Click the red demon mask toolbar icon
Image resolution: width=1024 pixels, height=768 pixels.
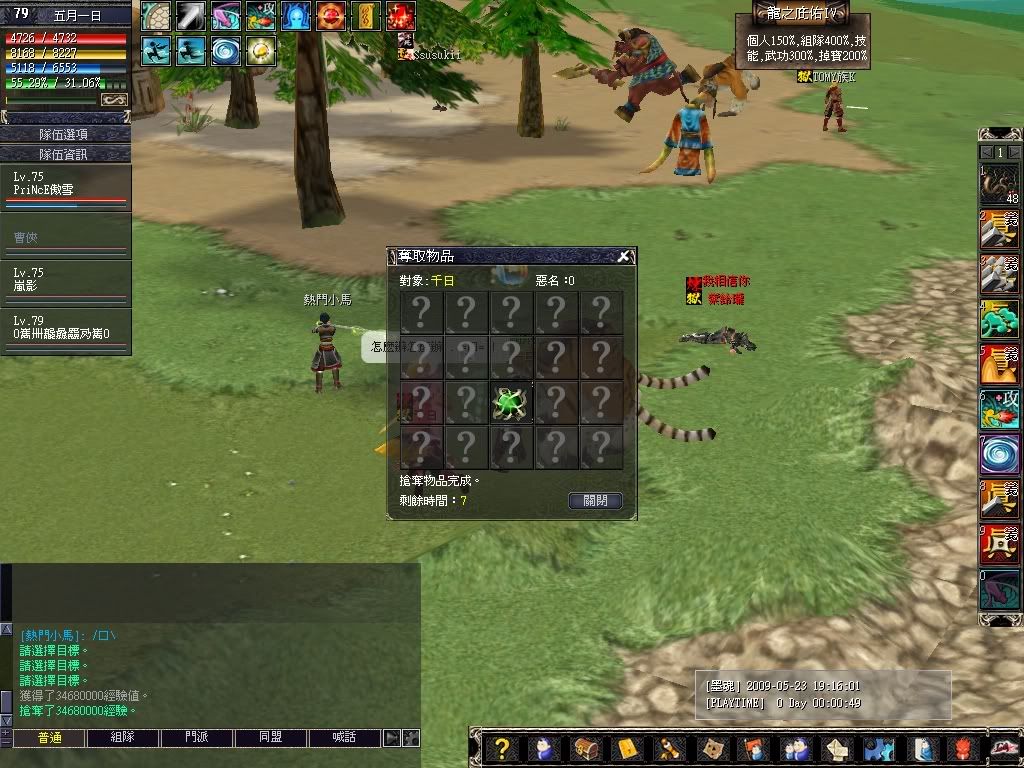[961, 749]
